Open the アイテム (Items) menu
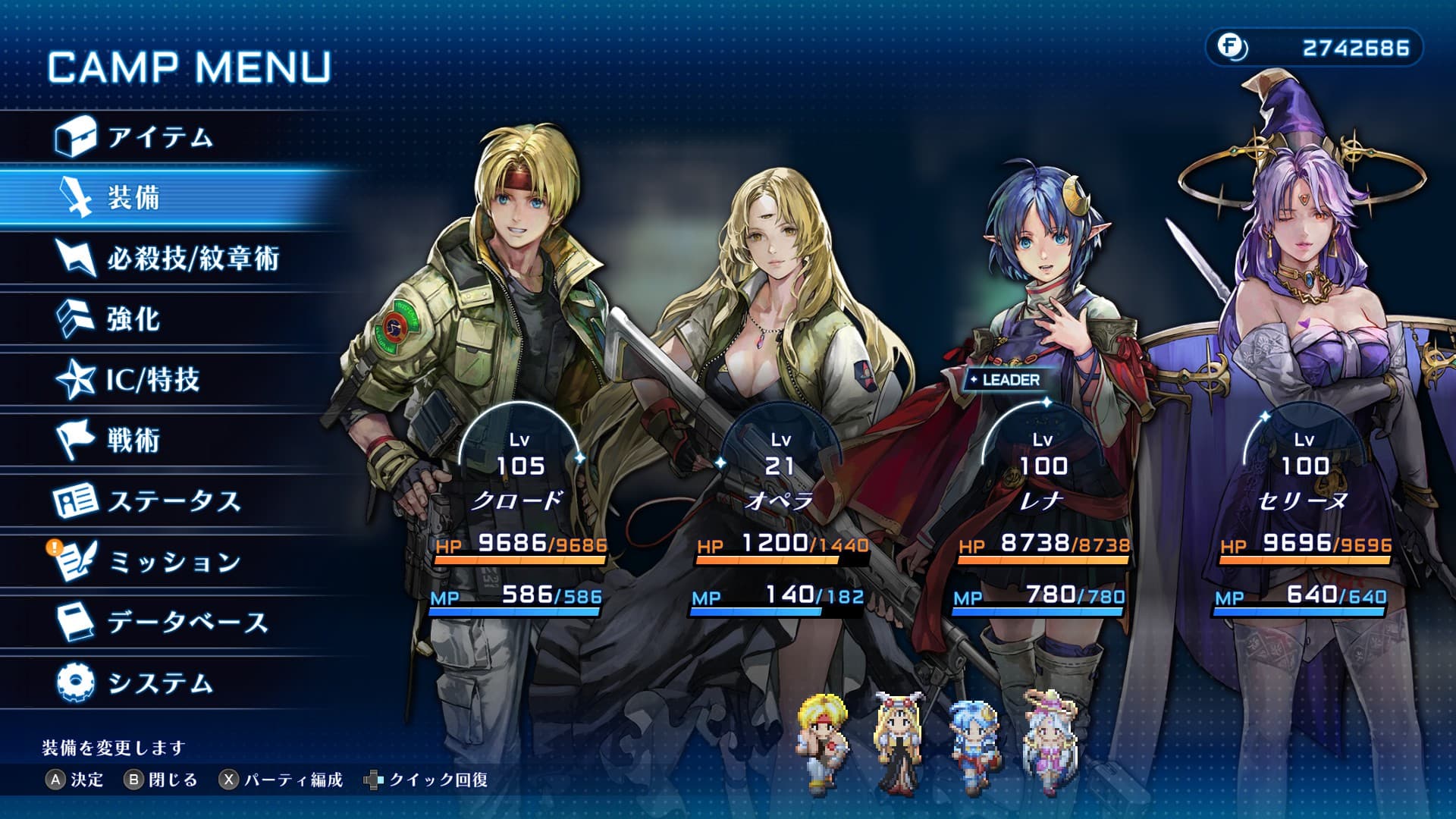 pos(159,137)
